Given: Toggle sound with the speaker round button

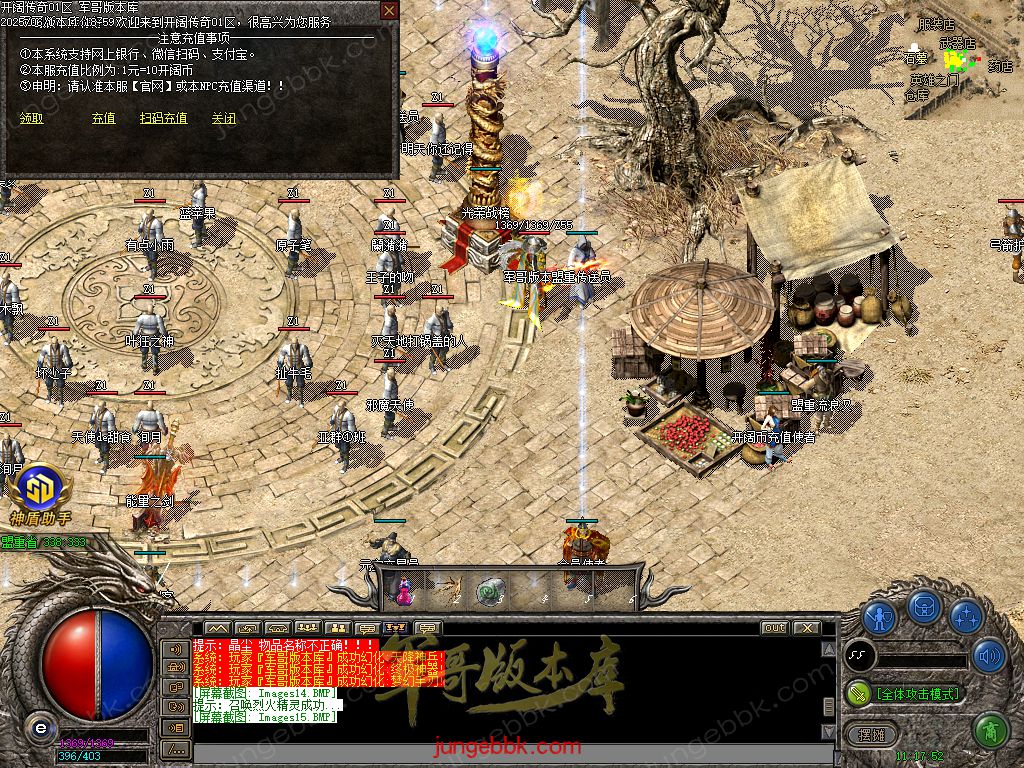Looking at the screenshot, I should pos(989,656).
